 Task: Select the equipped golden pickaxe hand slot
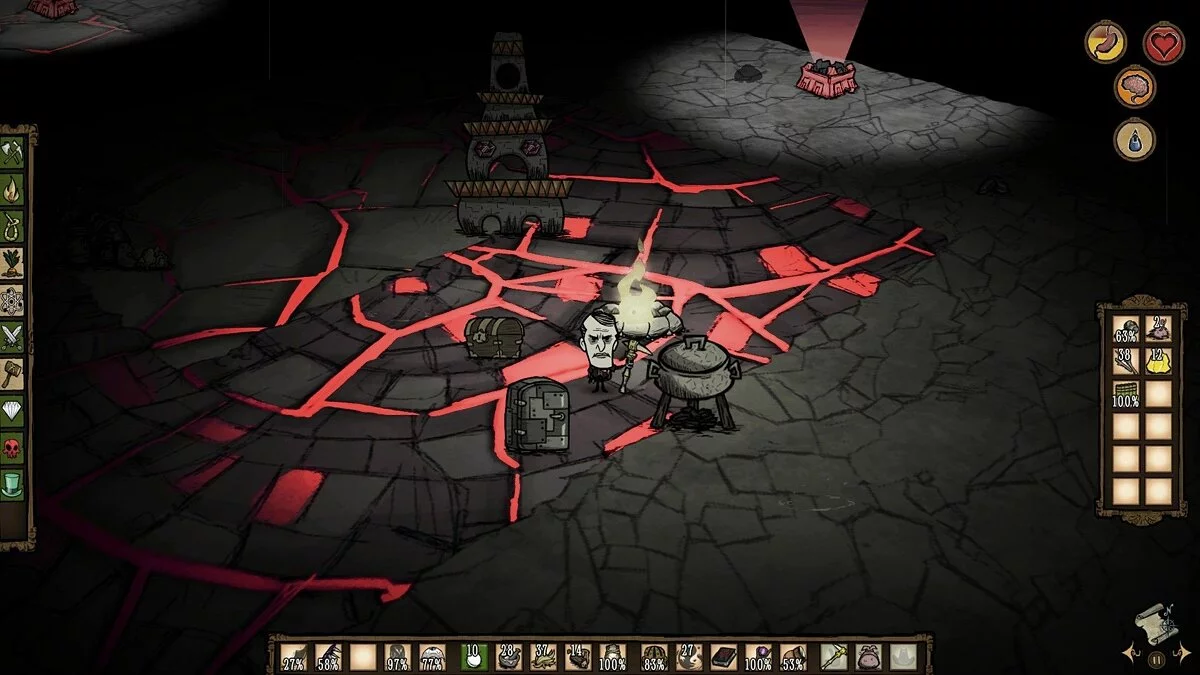(833, 657)
